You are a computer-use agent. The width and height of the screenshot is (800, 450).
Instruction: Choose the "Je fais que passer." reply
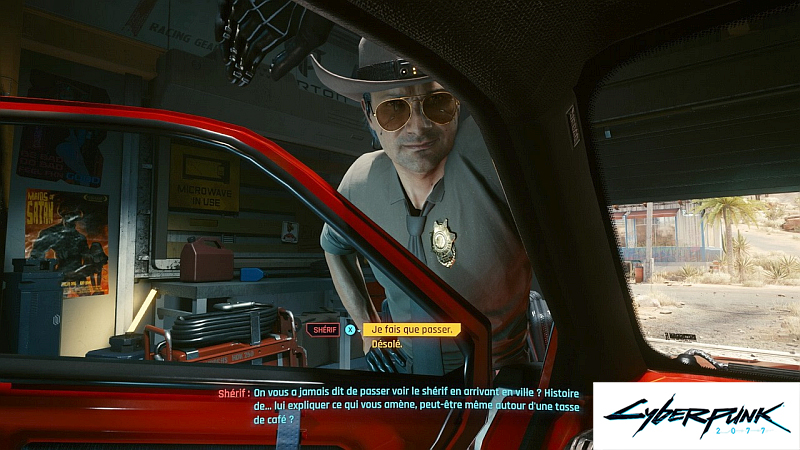(x=411, y=329)
